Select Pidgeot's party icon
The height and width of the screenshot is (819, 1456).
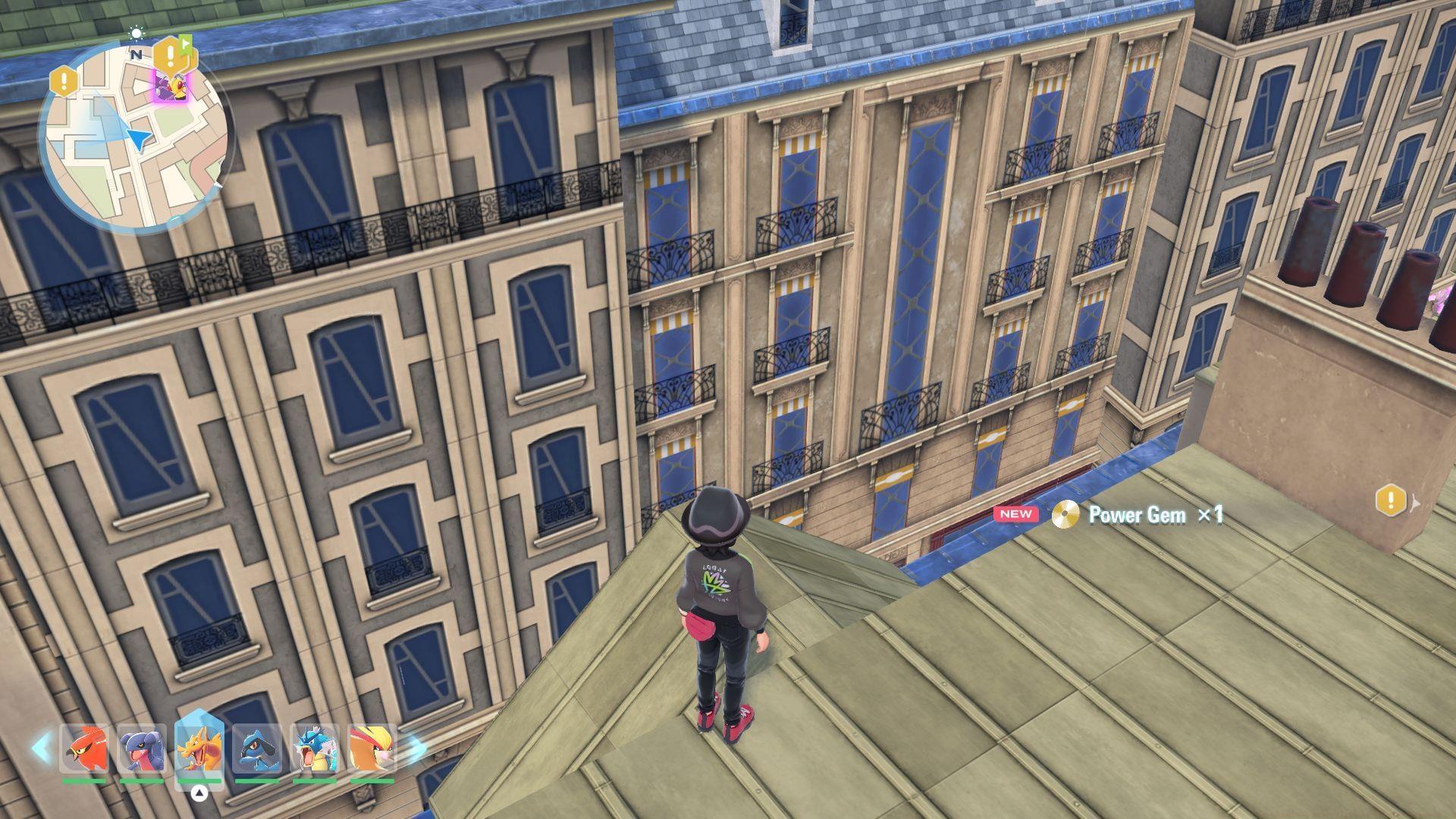372,747
